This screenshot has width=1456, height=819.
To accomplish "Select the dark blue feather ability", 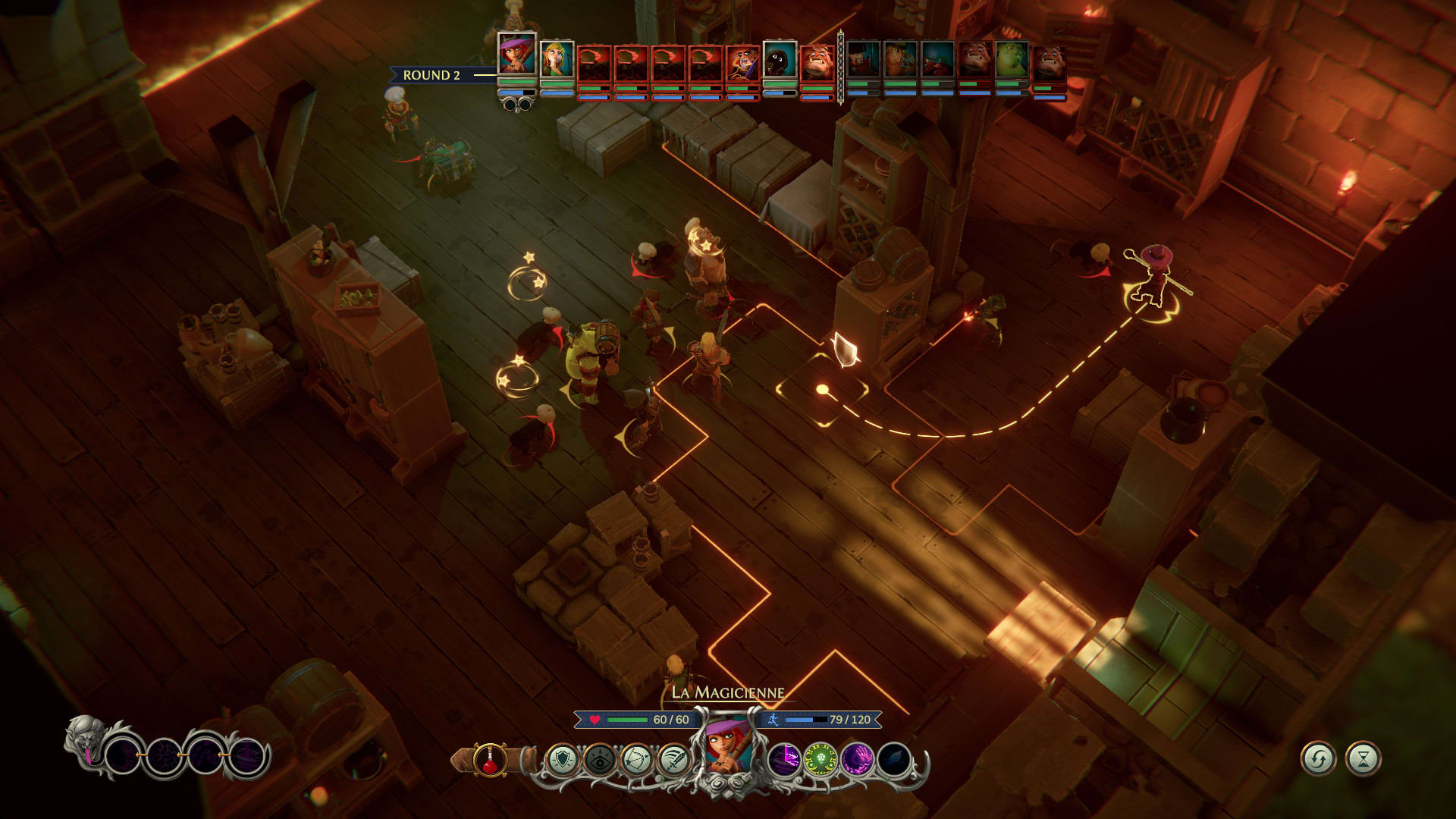I will pos(893,759).
